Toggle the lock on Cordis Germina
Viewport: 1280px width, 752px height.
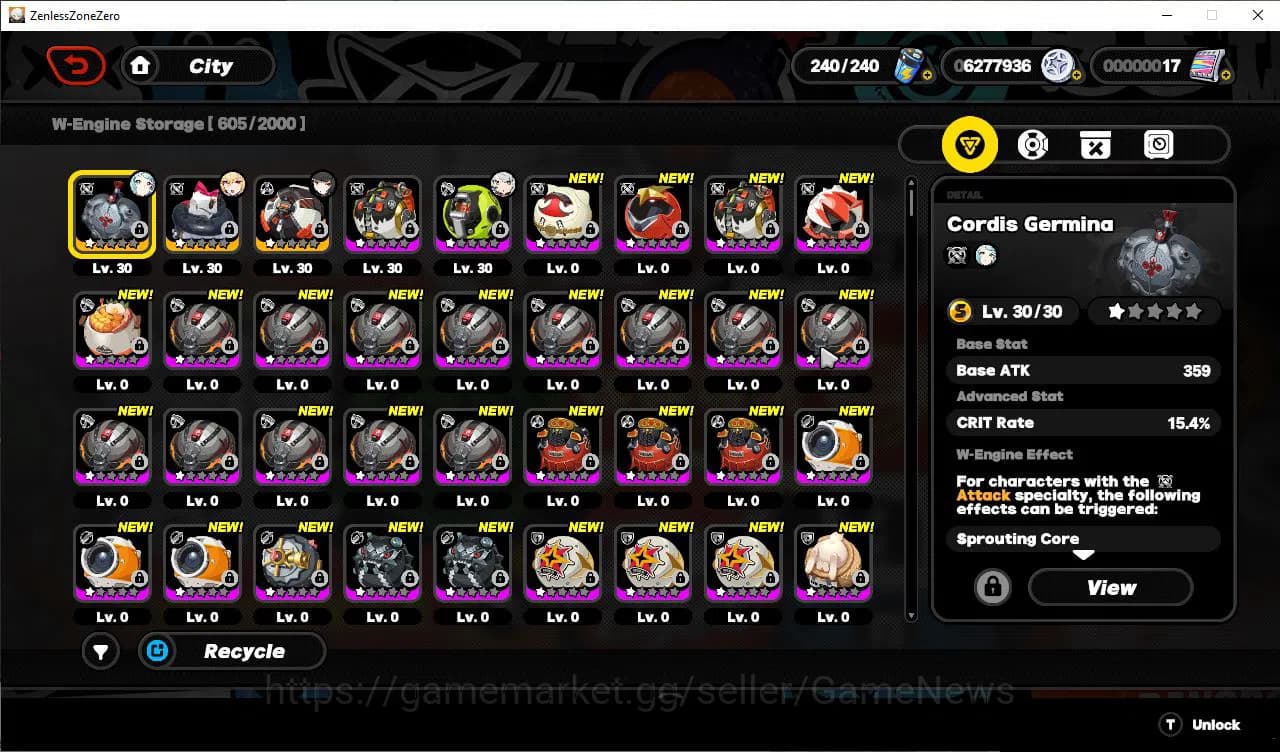991,587
